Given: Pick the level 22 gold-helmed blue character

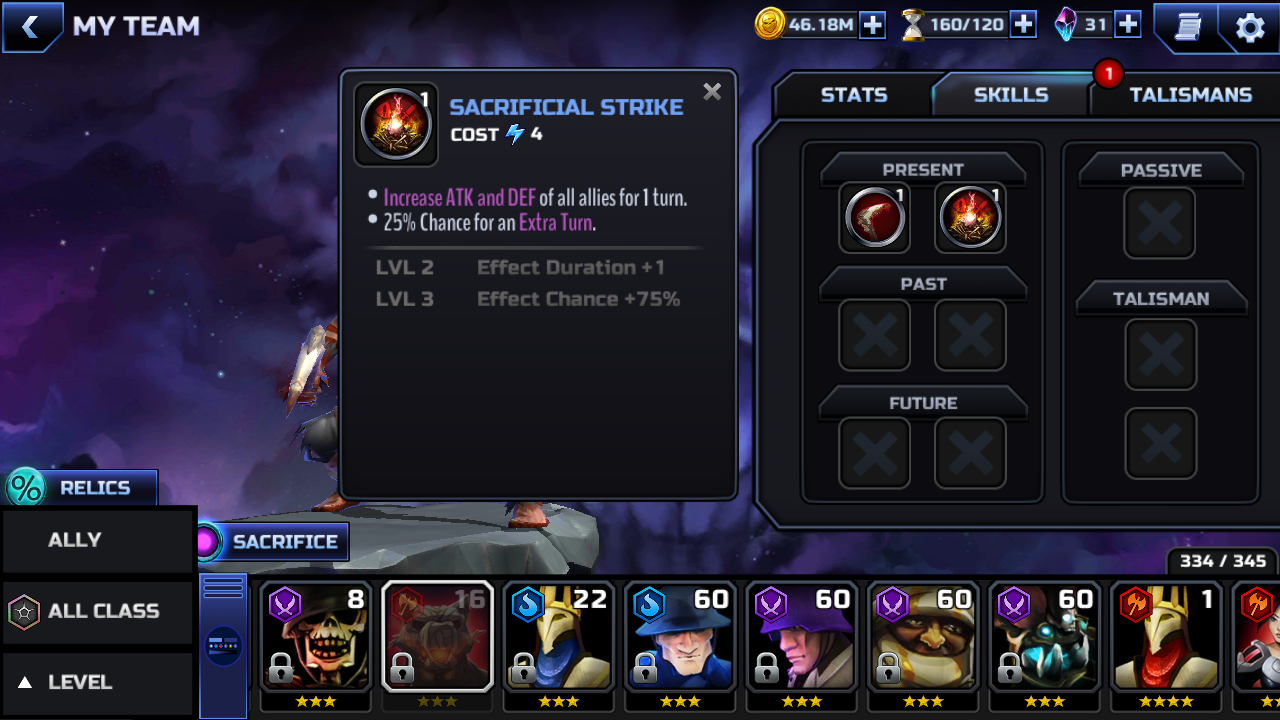Looking at the screenshot, I should click(x=559, y=636).
